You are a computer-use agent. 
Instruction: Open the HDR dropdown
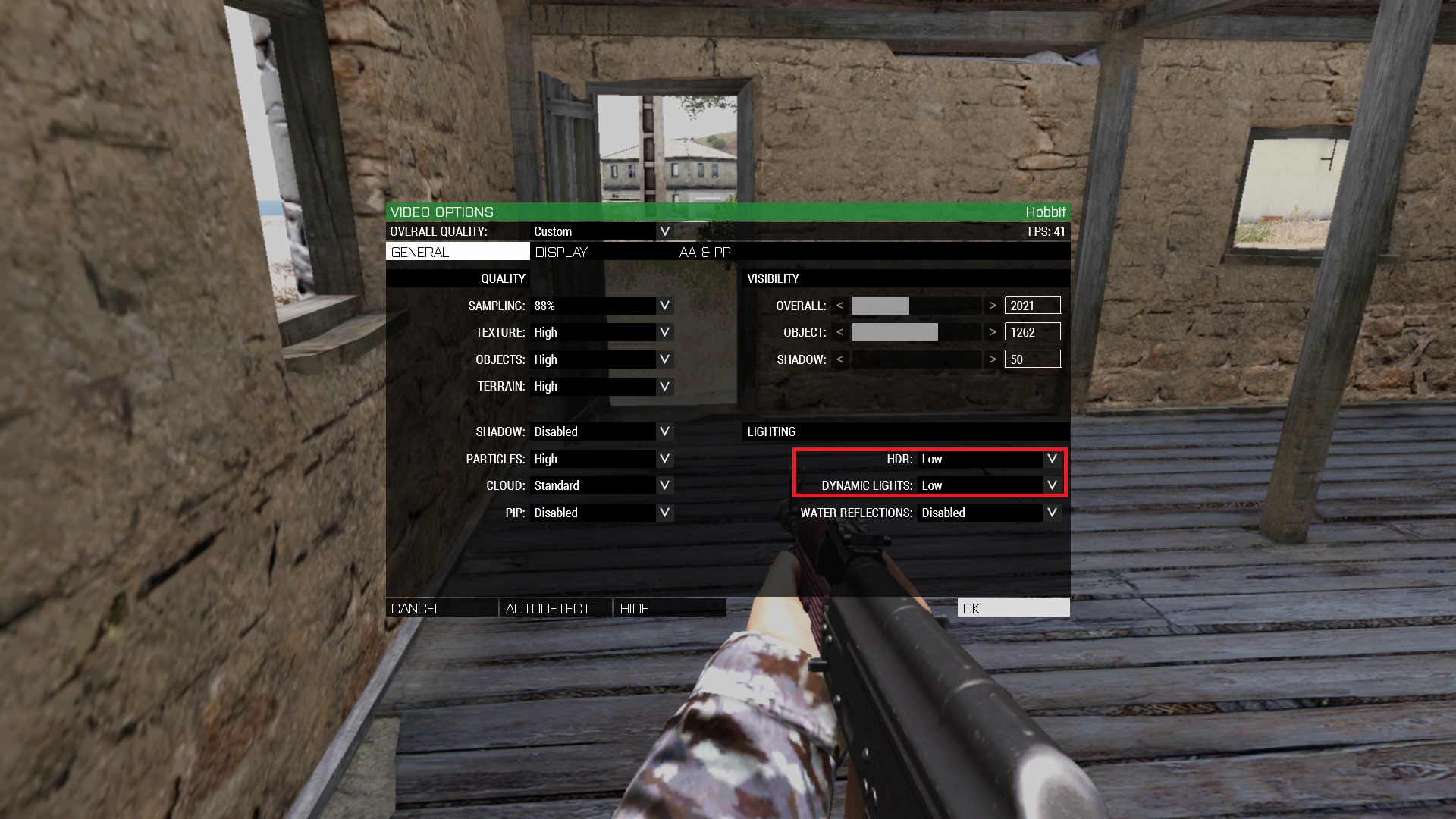coord(1052,459)
